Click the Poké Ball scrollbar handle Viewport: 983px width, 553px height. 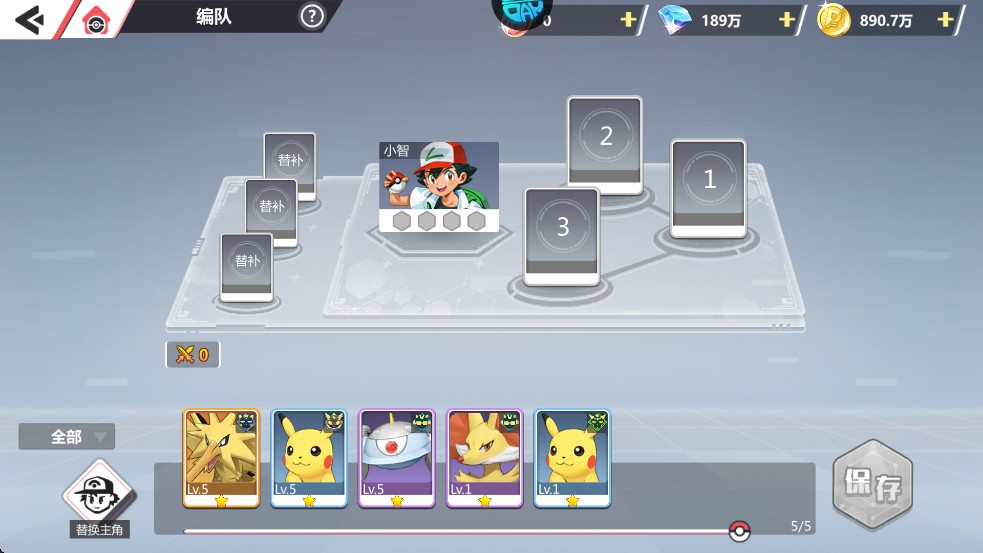[x=739, y=531]
